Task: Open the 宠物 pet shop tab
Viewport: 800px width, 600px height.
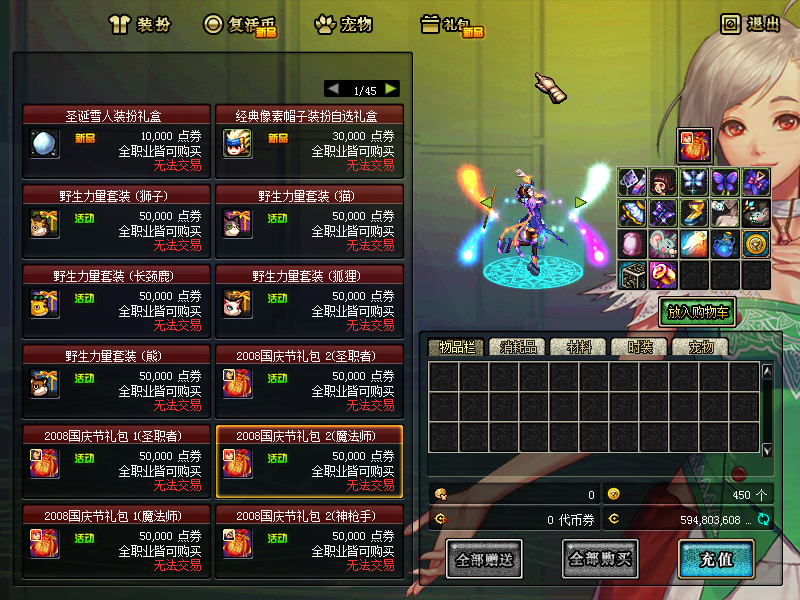Action: 343,24
